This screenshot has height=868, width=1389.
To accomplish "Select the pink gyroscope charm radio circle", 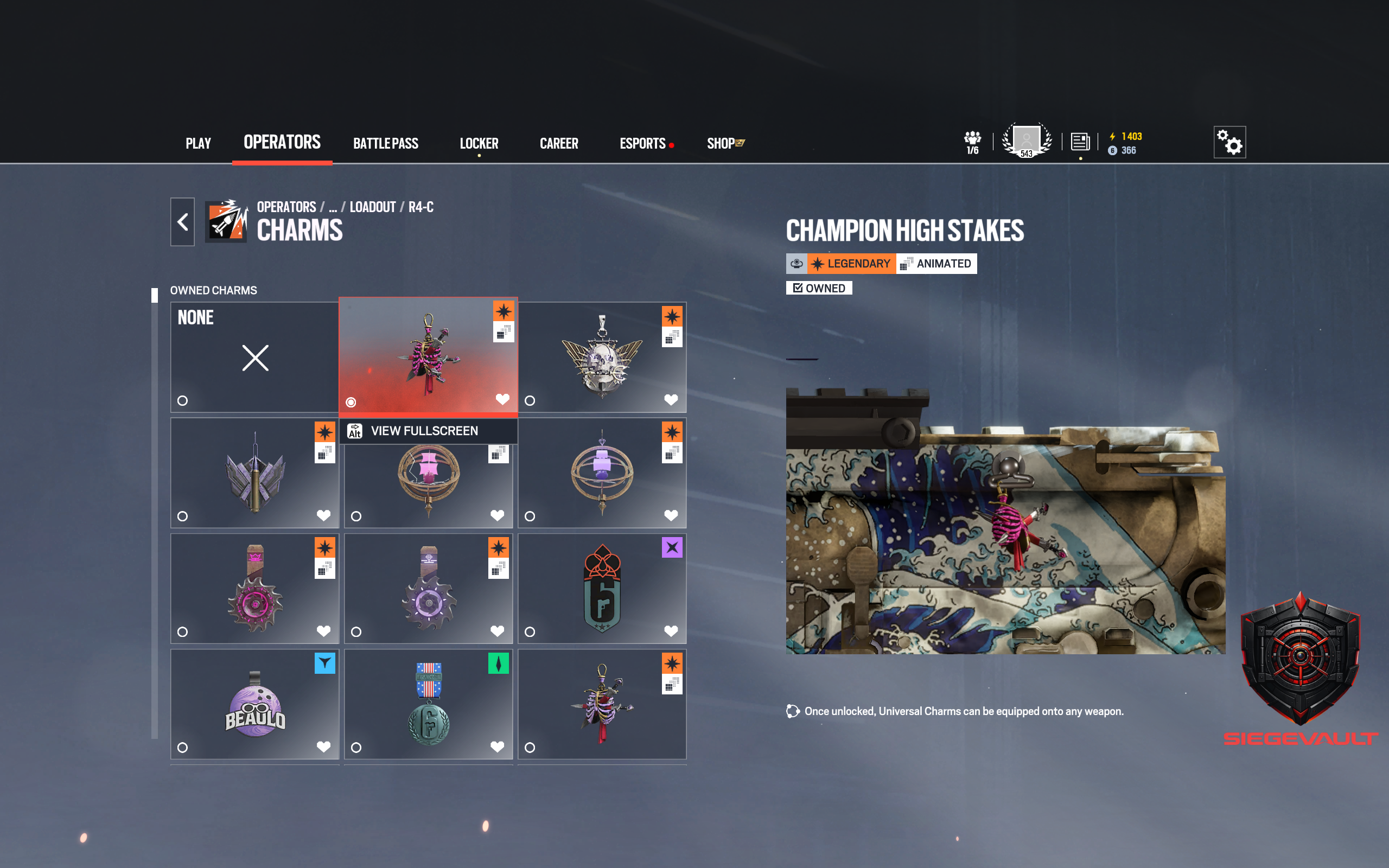I will click(356, 516).
